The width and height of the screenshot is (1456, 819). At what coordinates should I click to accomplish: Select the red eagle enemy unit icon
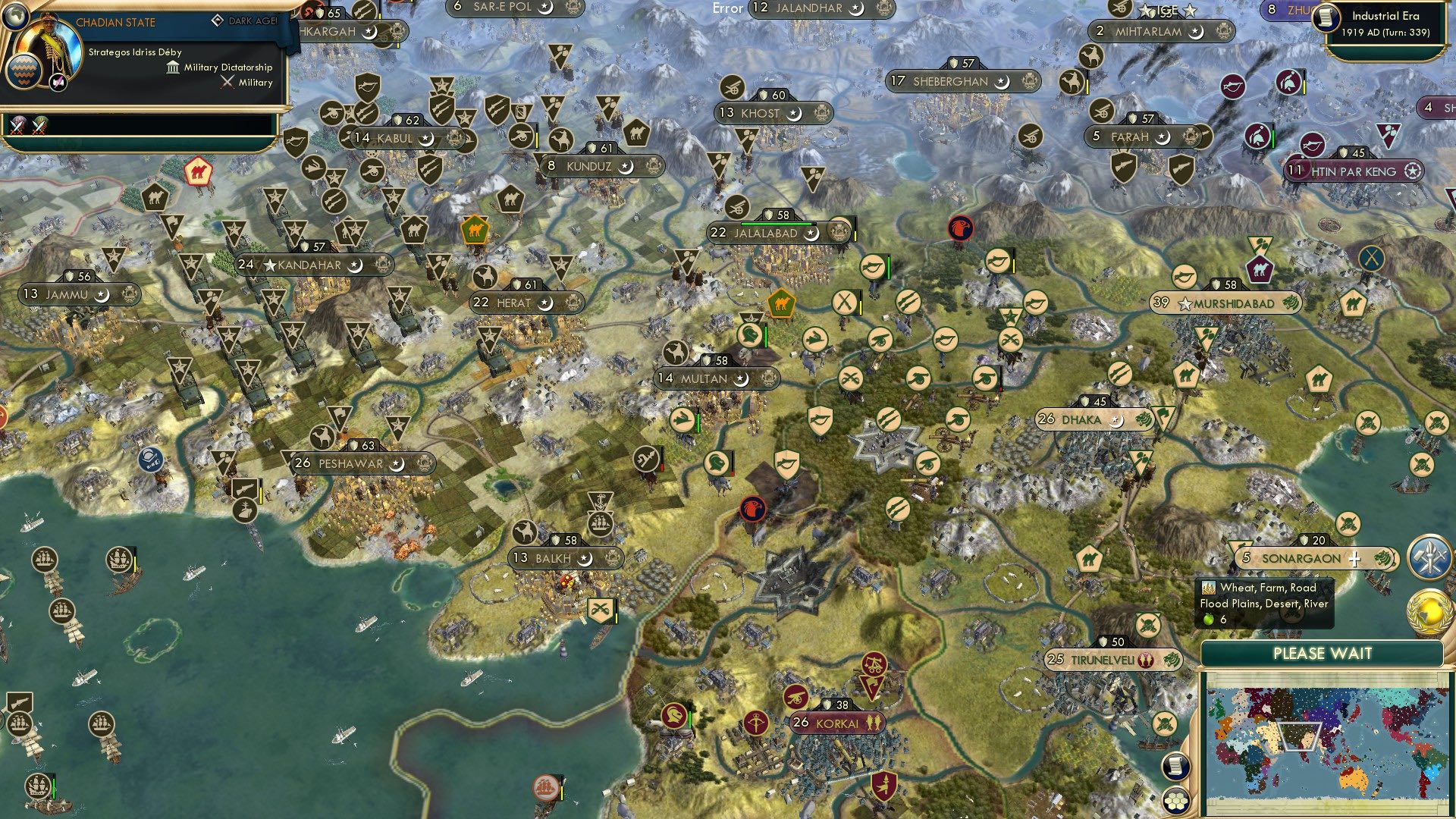[961, 227]
